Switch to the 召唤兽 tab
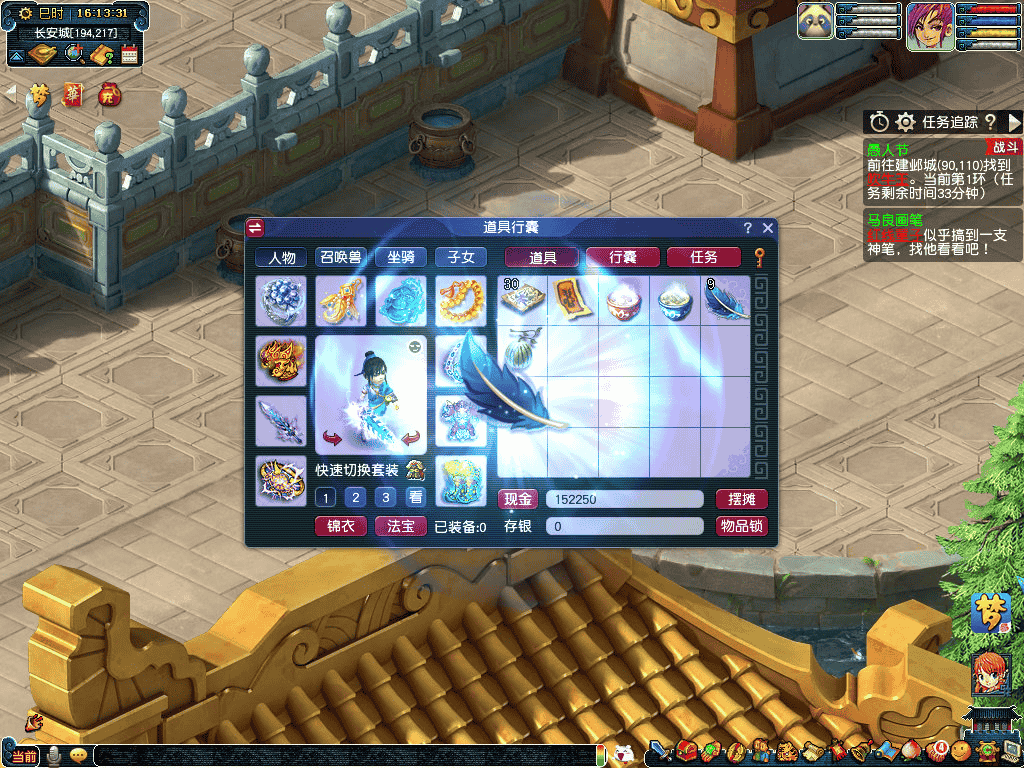 coord(340,257)
